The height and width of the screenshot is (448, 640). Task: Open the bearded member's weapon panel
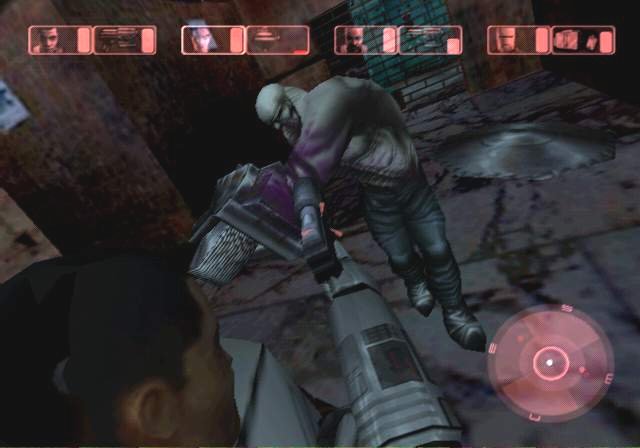pos(429,40)
